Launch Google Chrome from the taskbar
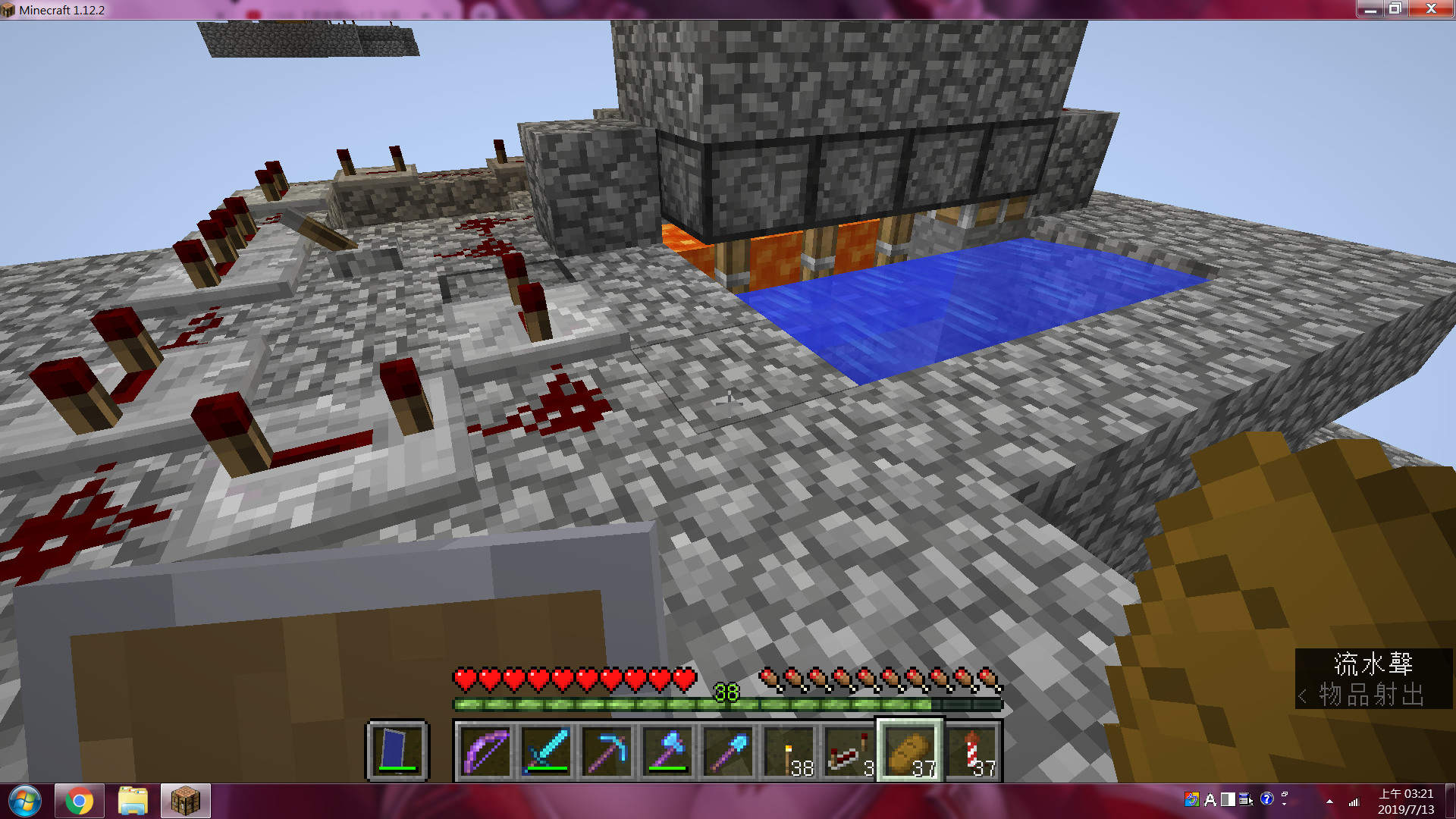Screen dimensions: 1456x819 click(80, 800)
